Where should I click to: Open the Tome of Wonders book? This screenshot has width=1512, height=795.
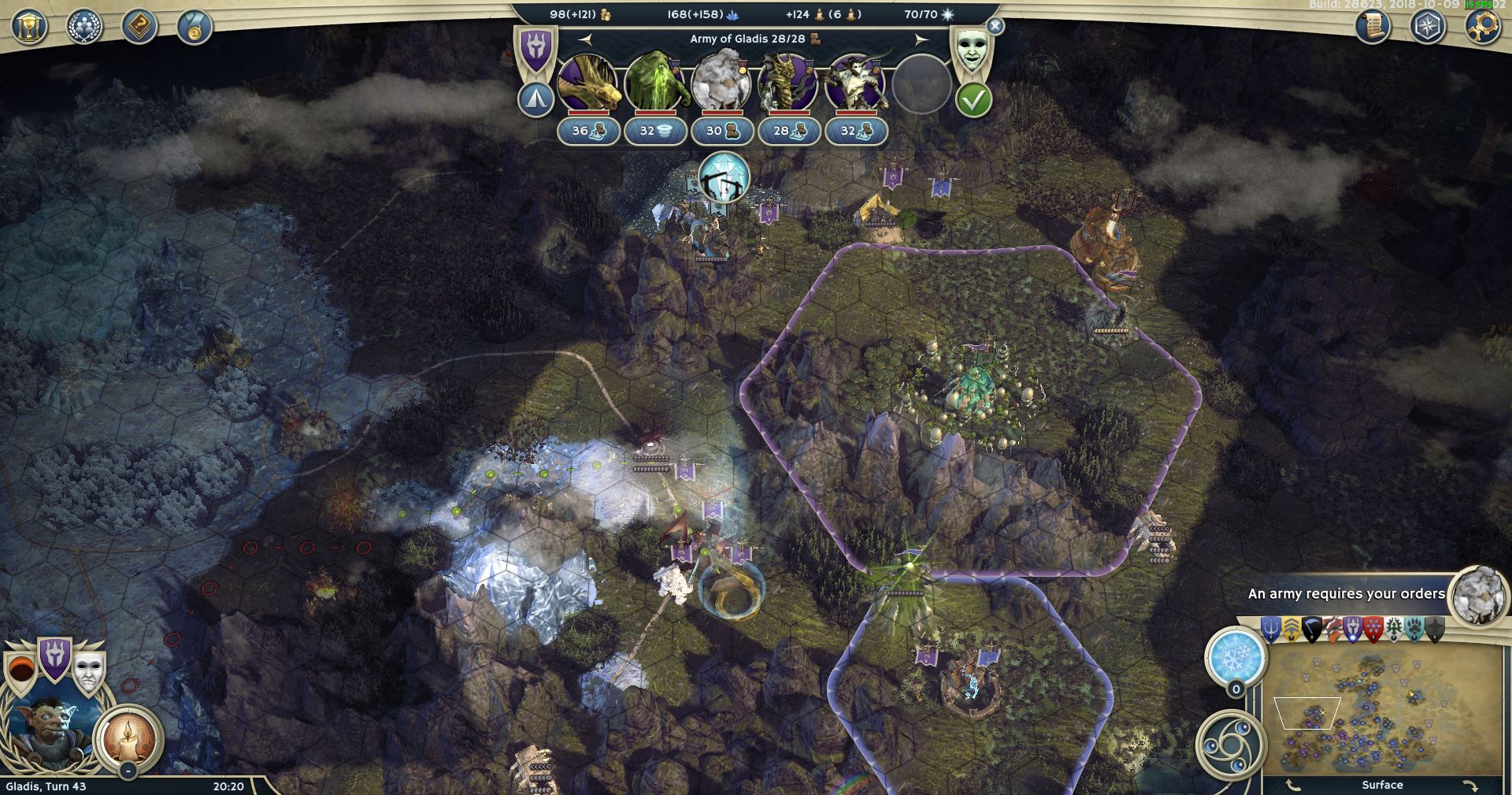[139, 28]
